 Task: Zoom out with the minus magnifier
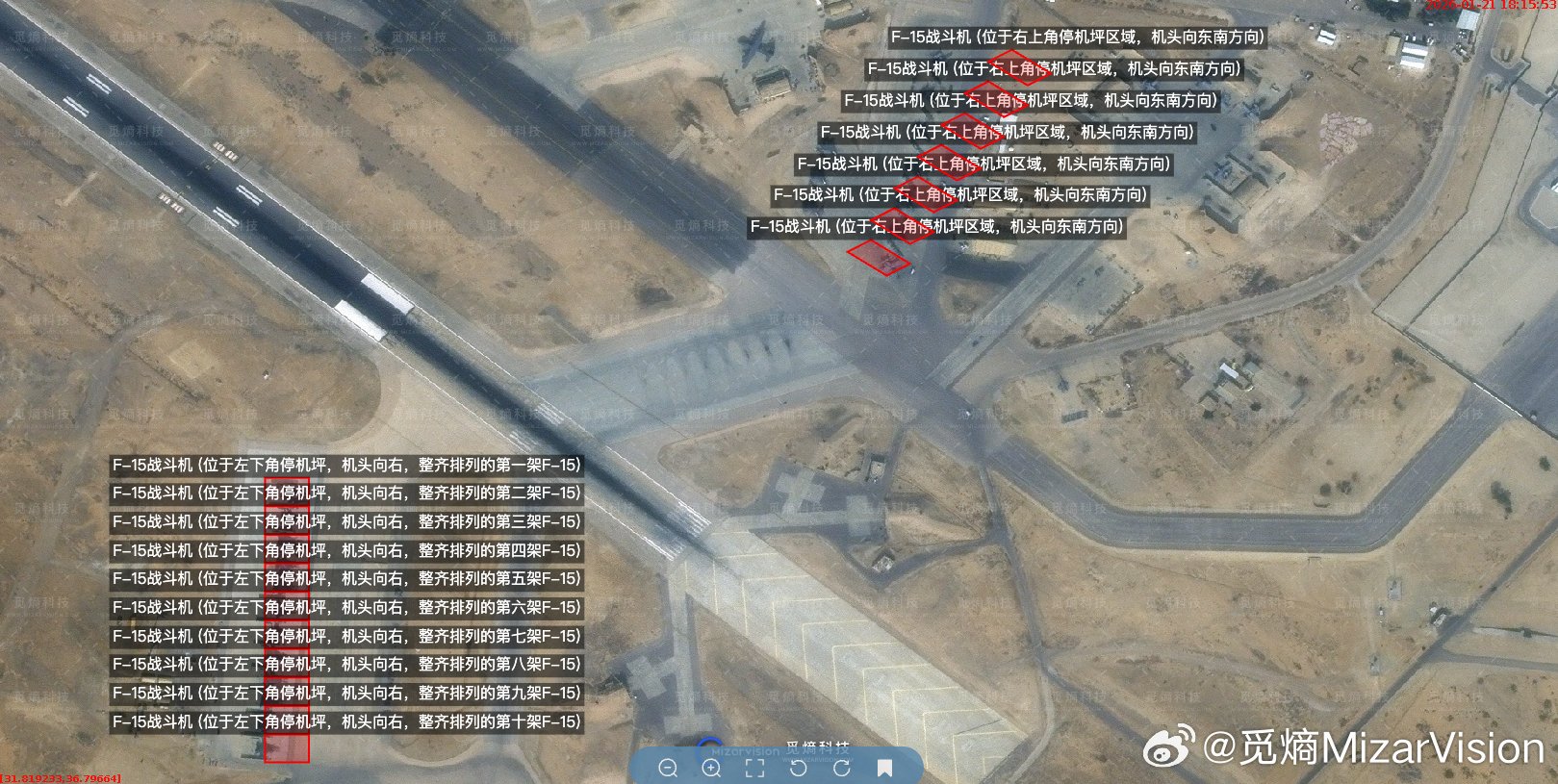668,768
